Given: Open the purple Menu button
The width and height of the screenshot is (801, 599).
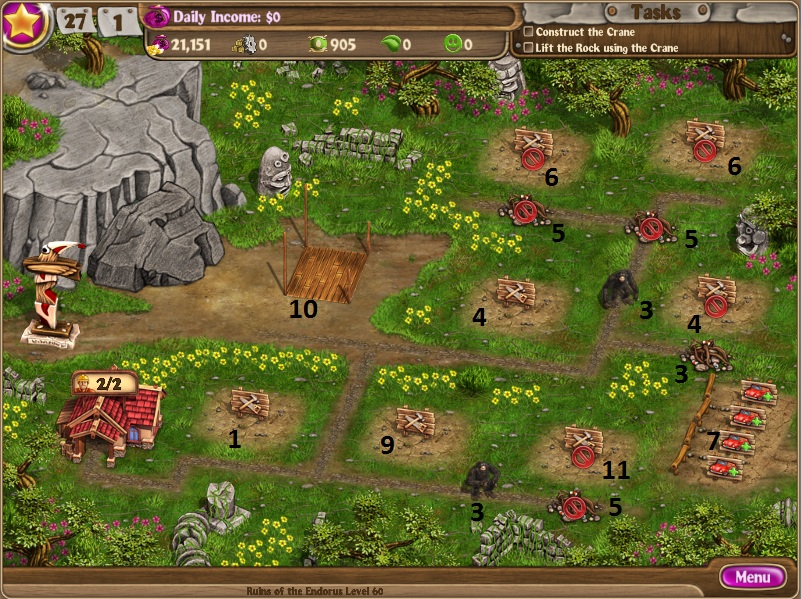Looking at the screenshot, I should click(x=752, y=577).
